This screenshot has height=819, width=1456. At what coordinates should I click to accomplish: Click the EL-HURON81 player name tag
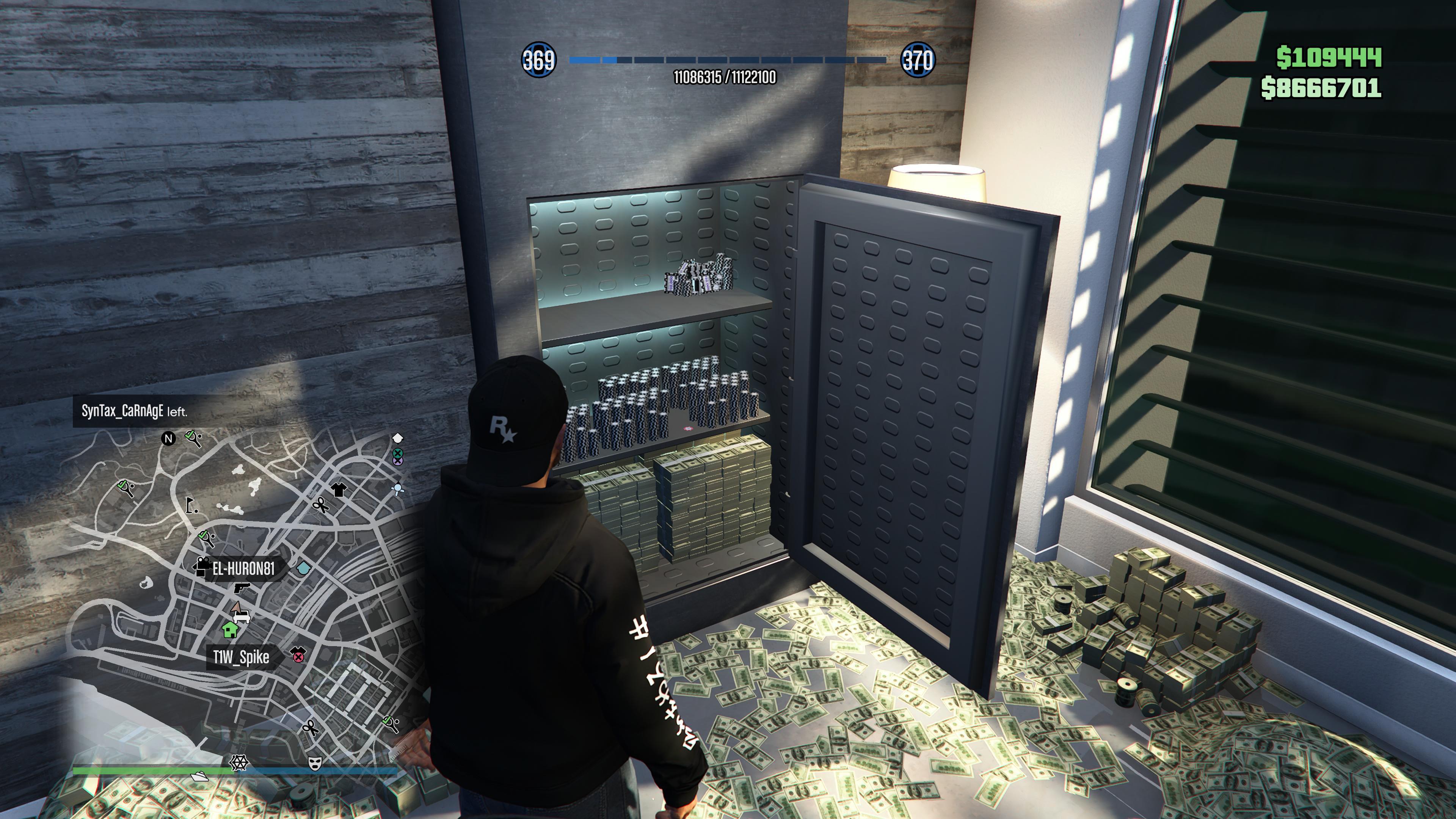coord(244,569)
